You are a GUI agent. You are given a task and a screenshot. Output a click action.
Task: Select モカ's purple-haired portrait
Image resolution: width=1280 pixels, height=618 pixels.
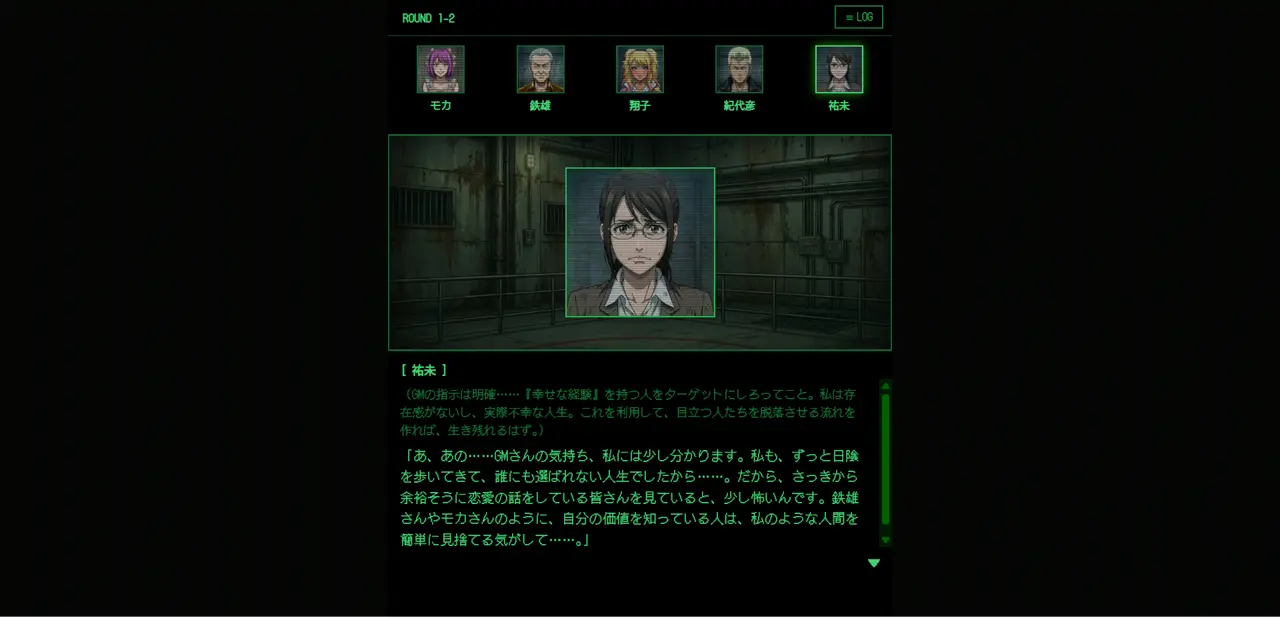pyautogui.click(x=440, y=69)
